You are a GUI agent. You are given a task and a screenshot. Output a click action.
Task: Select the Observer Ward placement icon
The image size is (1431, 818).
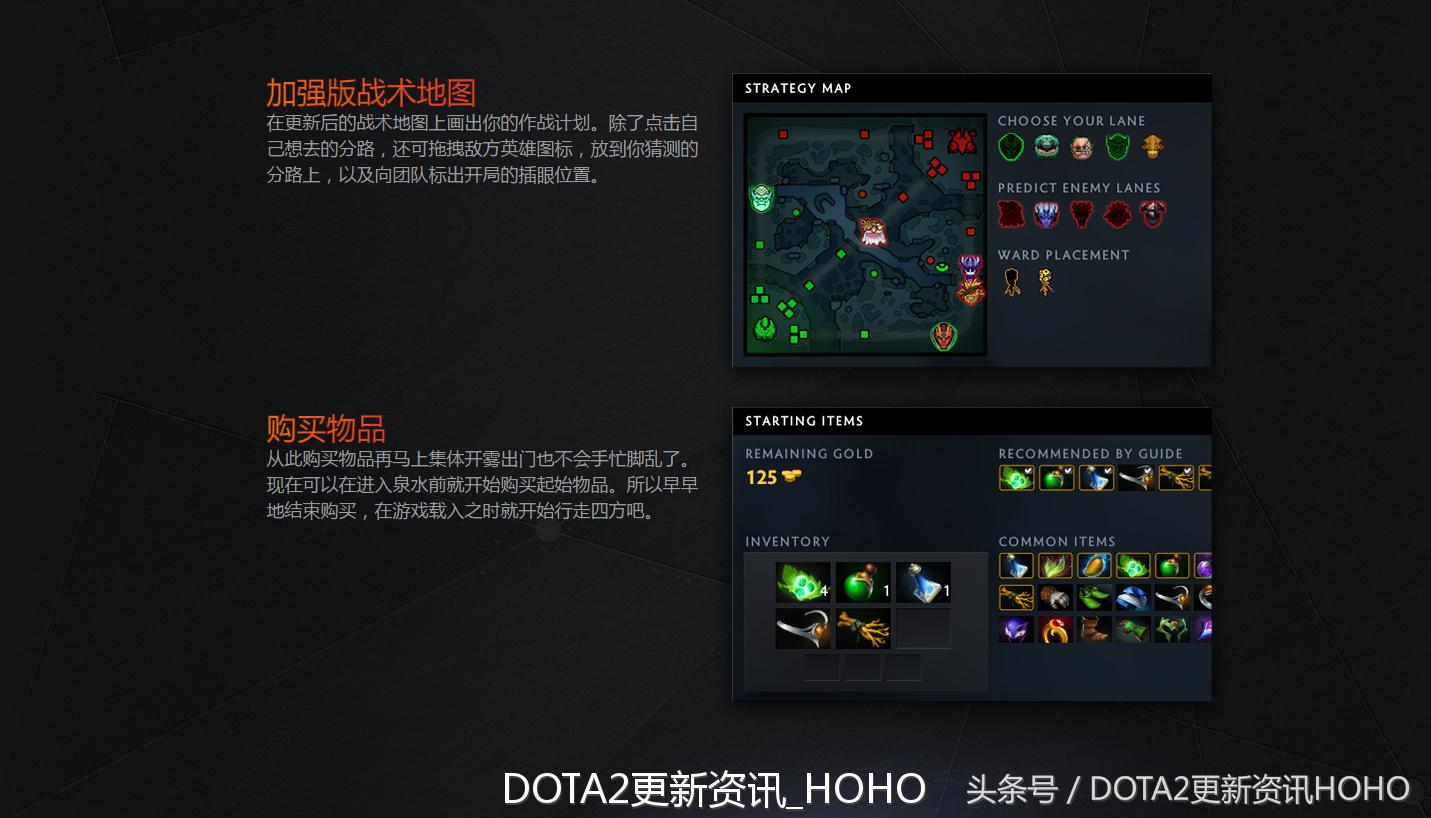(x=1009, y=280)
